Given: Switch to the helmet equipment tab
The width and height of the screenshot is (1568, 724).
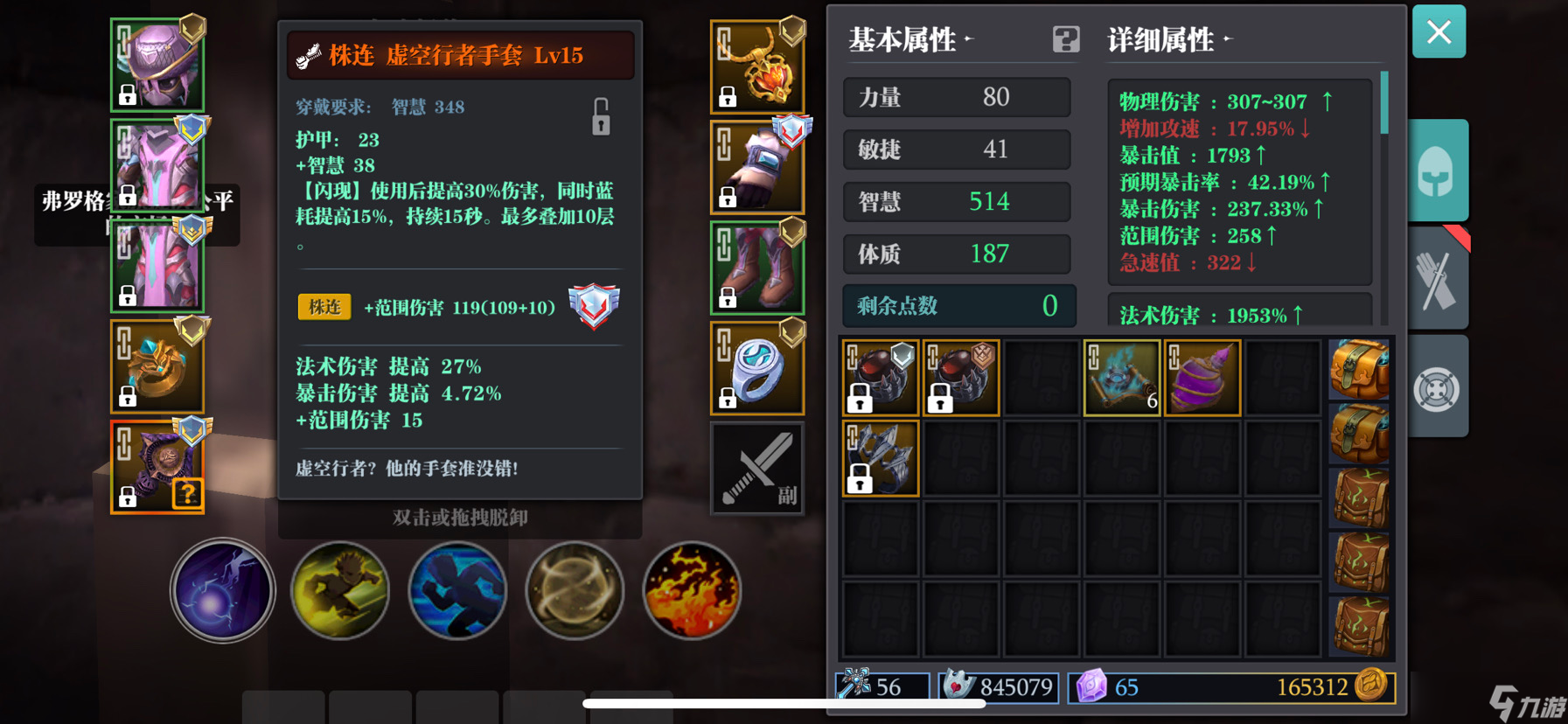Looking at the screenshot, I should [x=1438, y=171].
